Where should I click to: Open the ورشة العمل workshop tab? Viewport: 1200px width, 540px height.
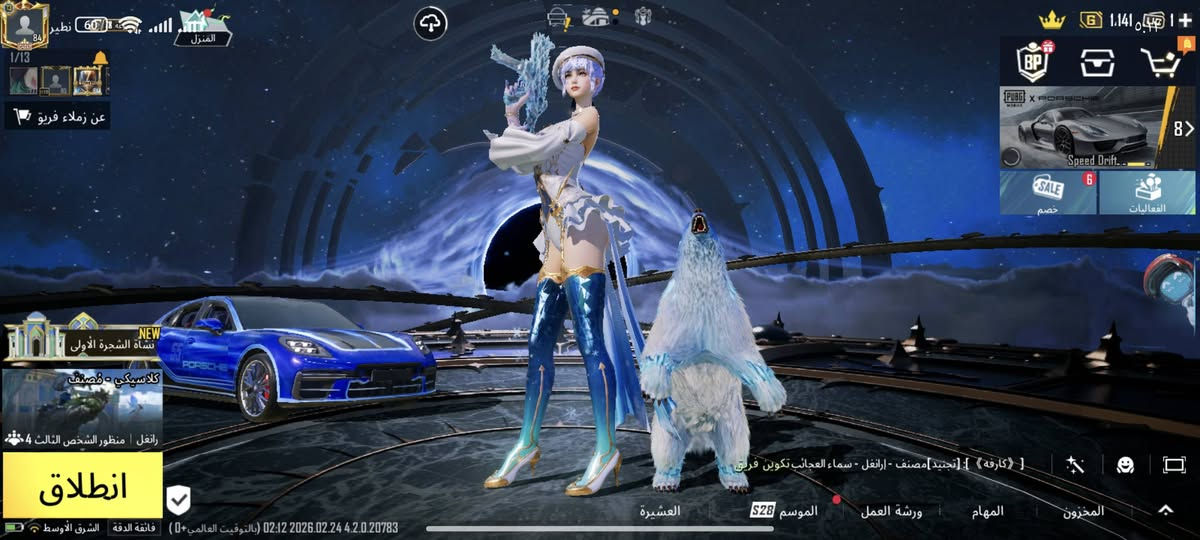[x=892, y=511]
